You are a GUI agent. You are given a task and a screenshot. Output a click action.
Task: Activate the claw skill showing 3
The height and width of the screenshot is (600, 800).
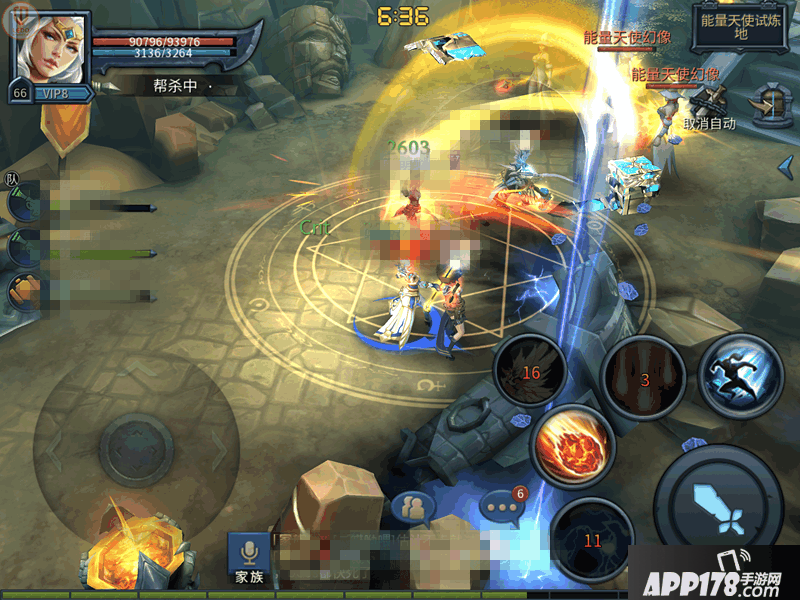coord(643,377)
